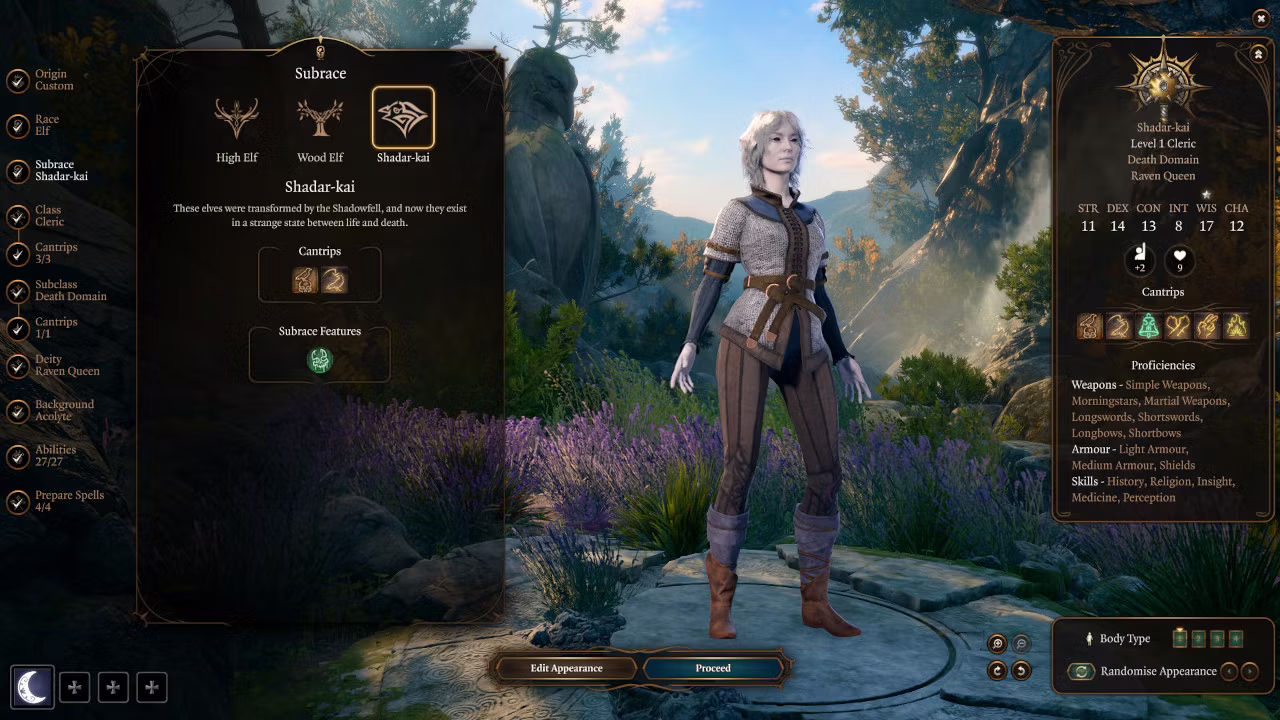Click the Edit Appearance button
Image resolution: width=1280 pixels, height=720 pixels.
click(x=566, y=668)
